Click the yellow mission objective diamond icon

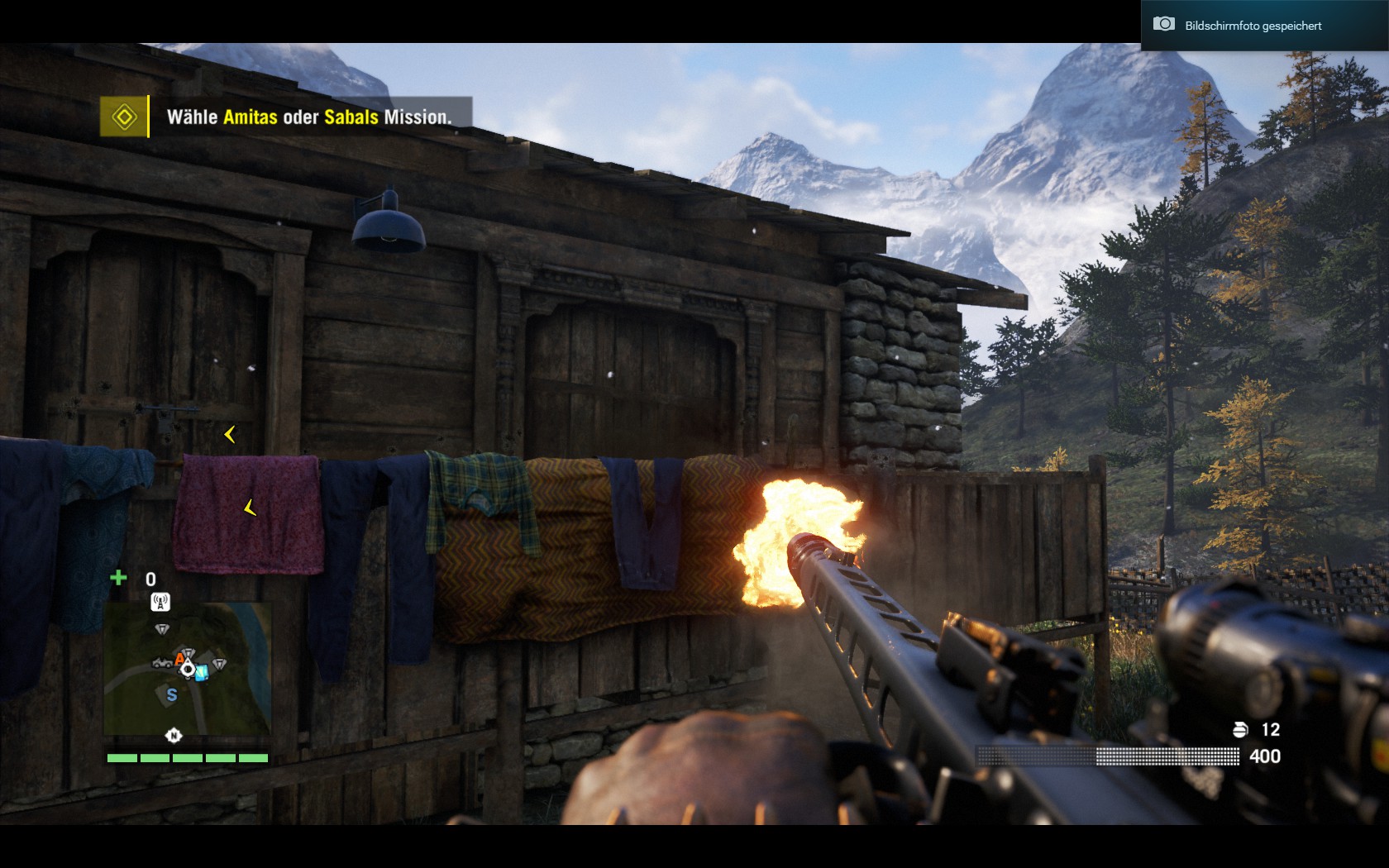124,117
